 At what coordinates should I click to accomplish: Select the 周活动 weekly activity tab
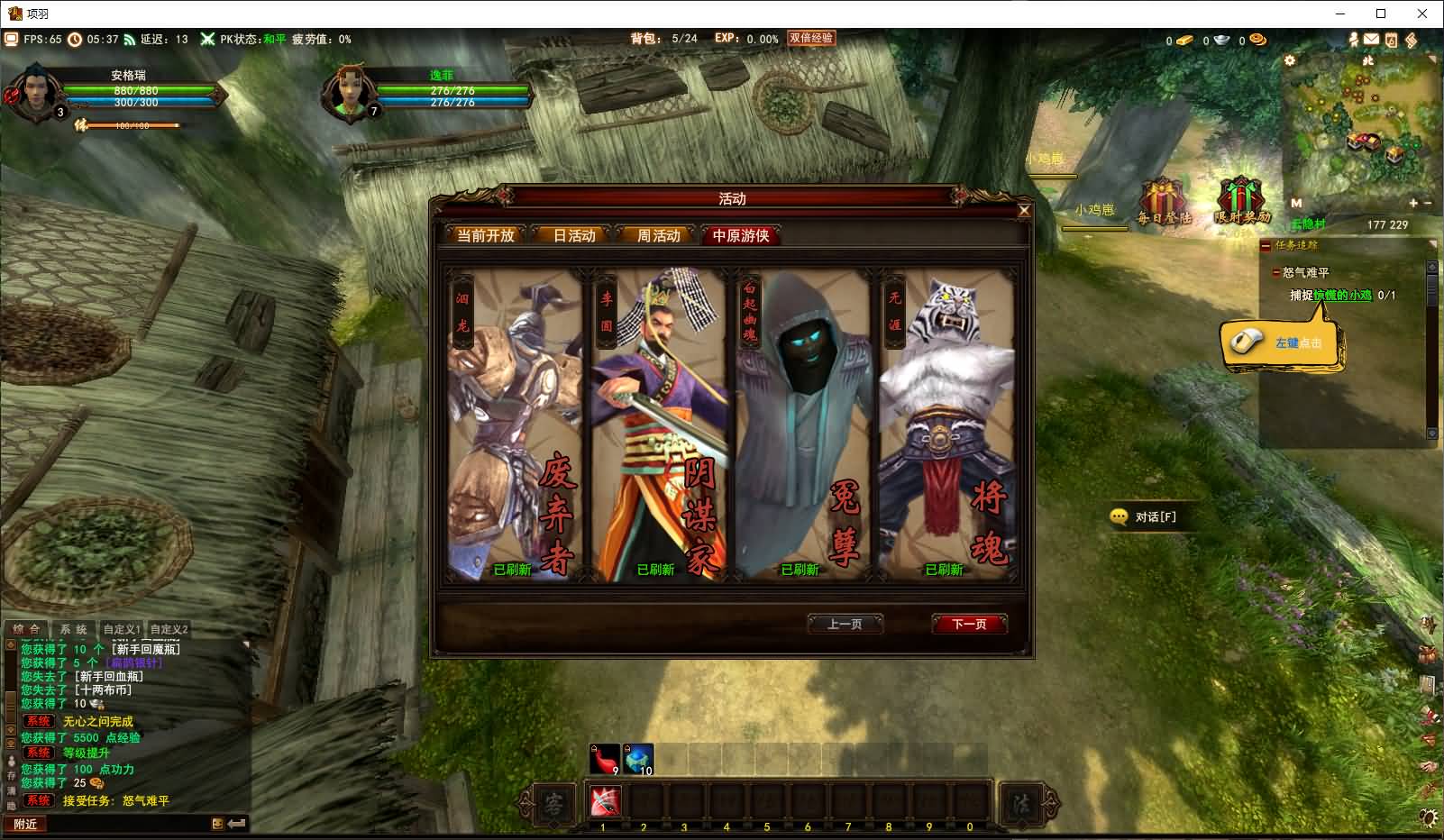click(658, 235)
